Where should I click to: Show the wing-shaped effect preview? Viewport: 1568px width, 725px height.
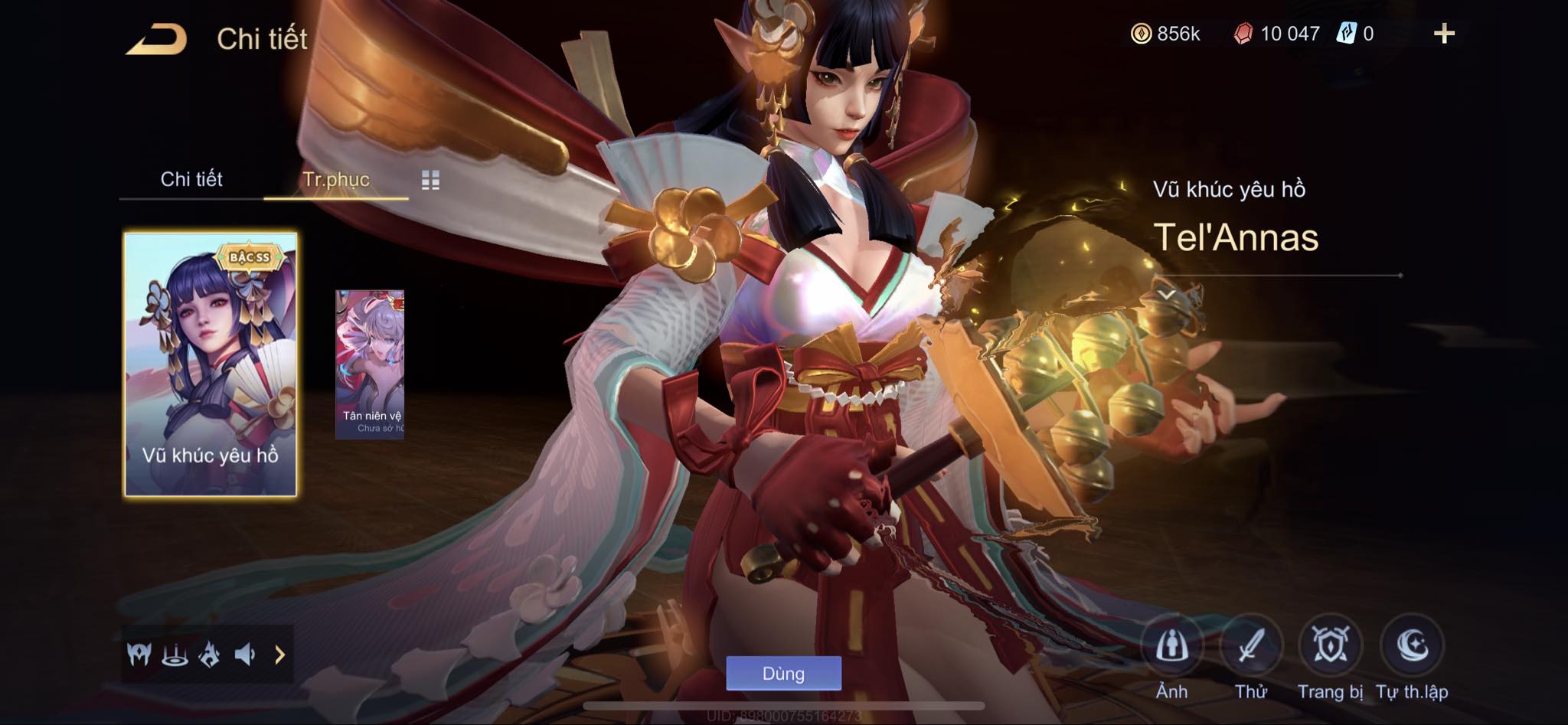pos(139,655)
